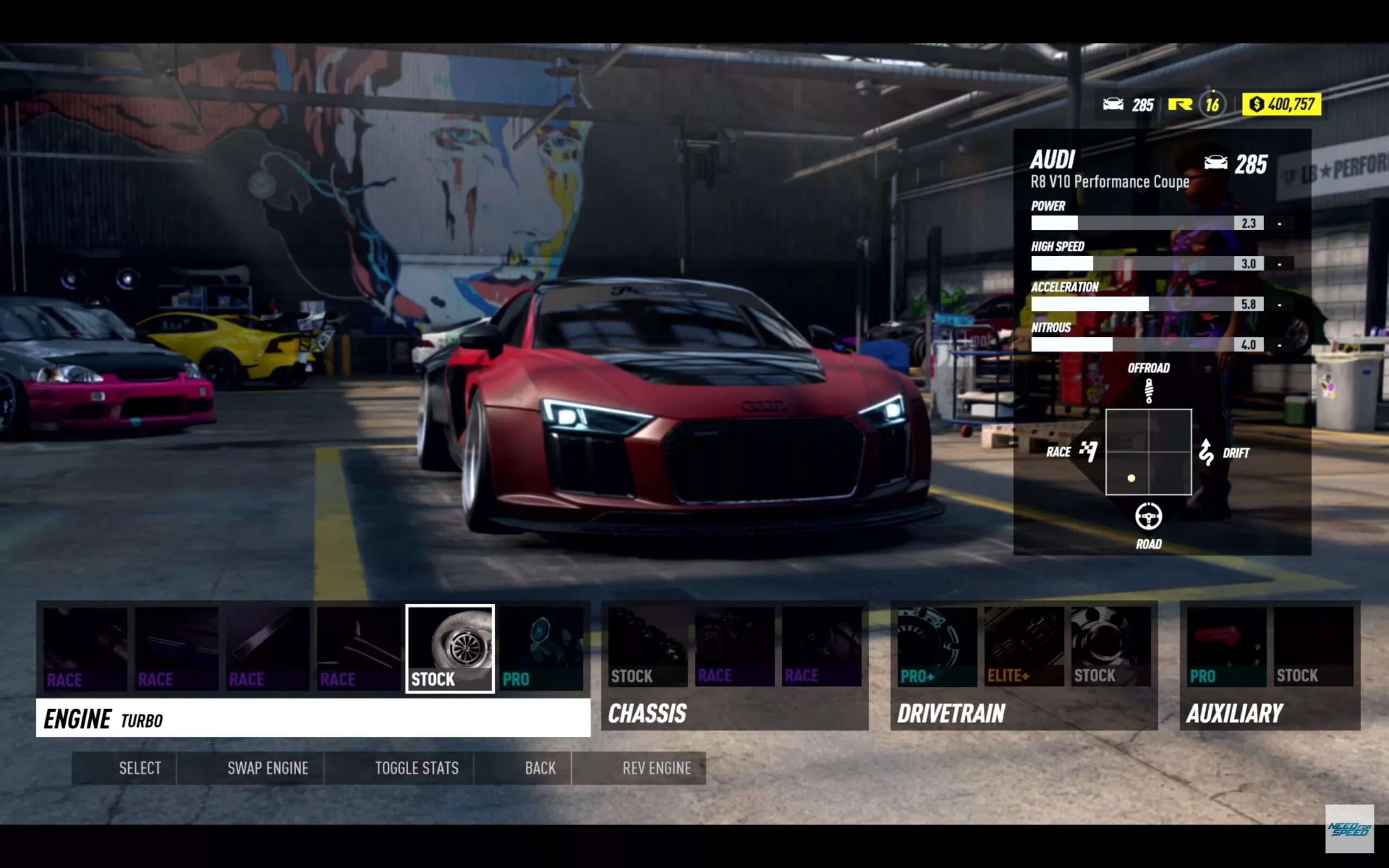Click the Select button
1389x868 pixels.
tap(139, 768)
